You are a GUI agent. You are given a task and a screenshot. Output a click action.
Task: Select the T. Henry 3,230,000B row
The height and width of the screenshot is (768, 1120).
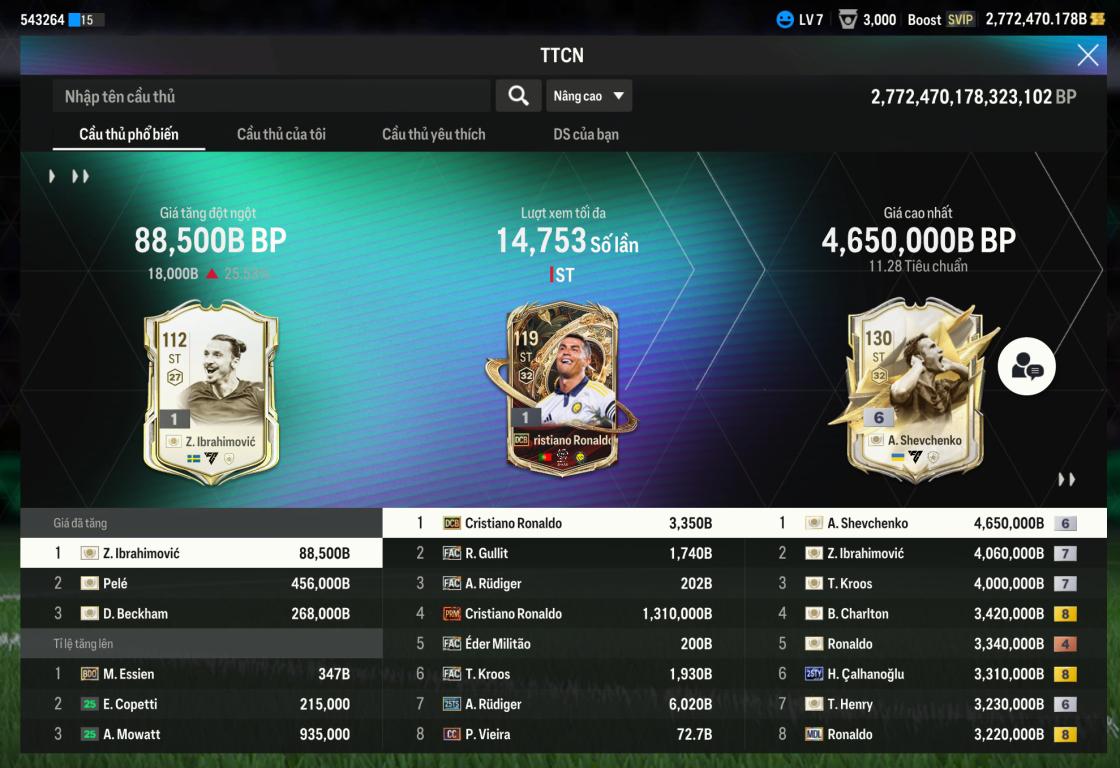click(925, 704)
